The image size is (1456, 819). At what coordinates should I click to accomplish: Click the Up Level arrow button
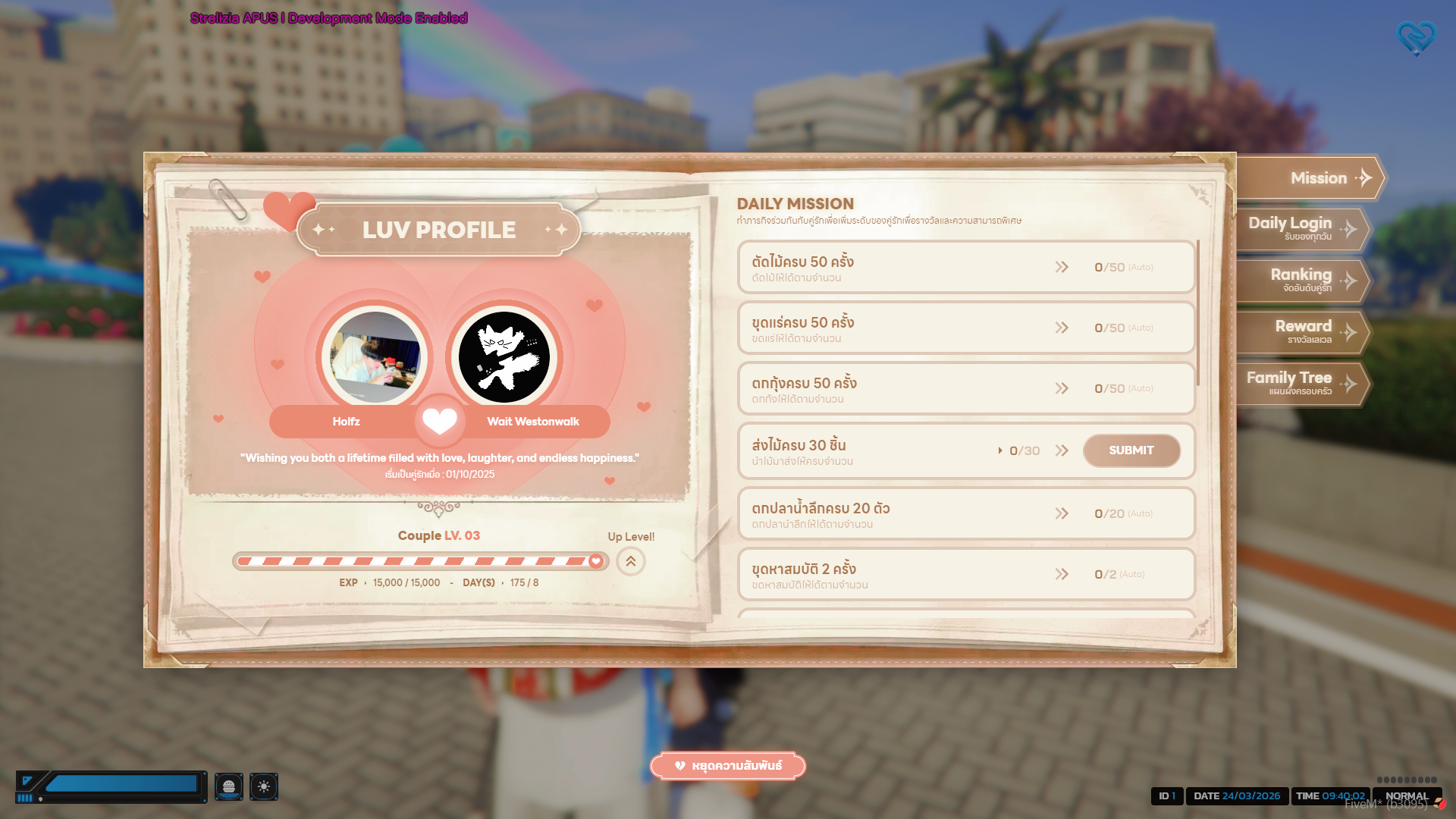tap(630, 562)
